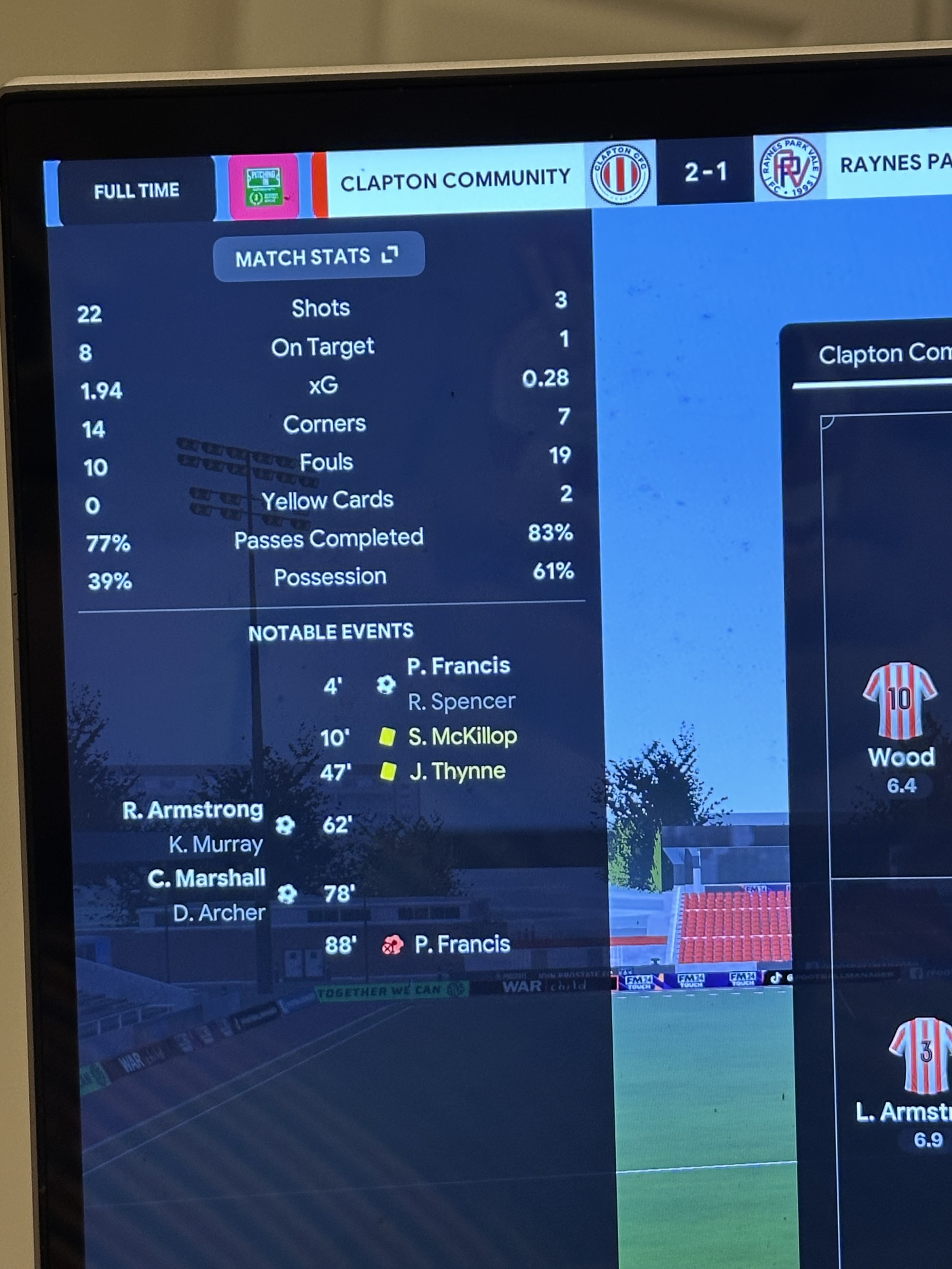Select L. Armstrong's number 3 shirt
952x1269 pixels.
923,1055
